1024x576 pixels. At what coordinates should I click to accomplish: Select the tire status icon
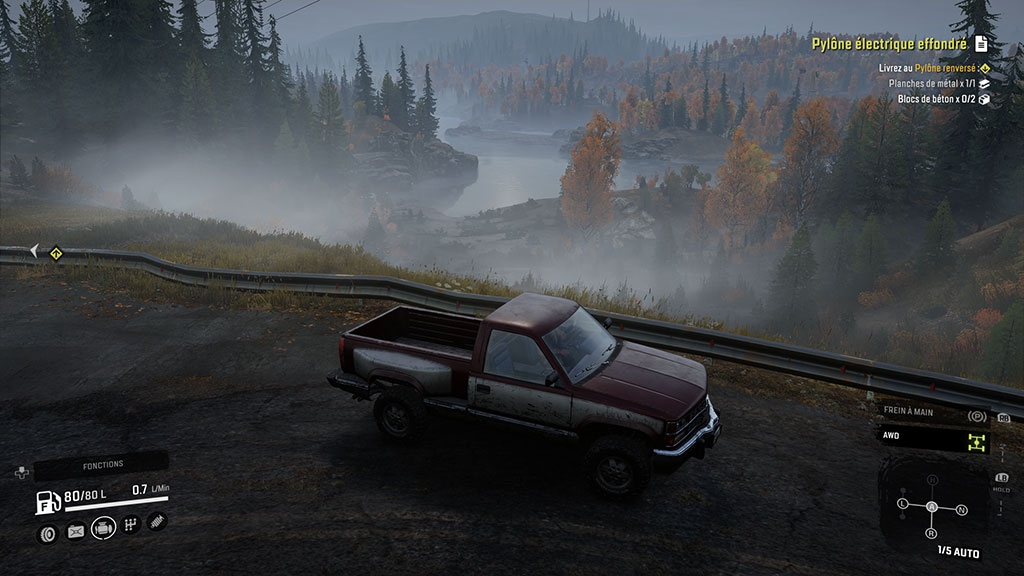click(47, 532)
